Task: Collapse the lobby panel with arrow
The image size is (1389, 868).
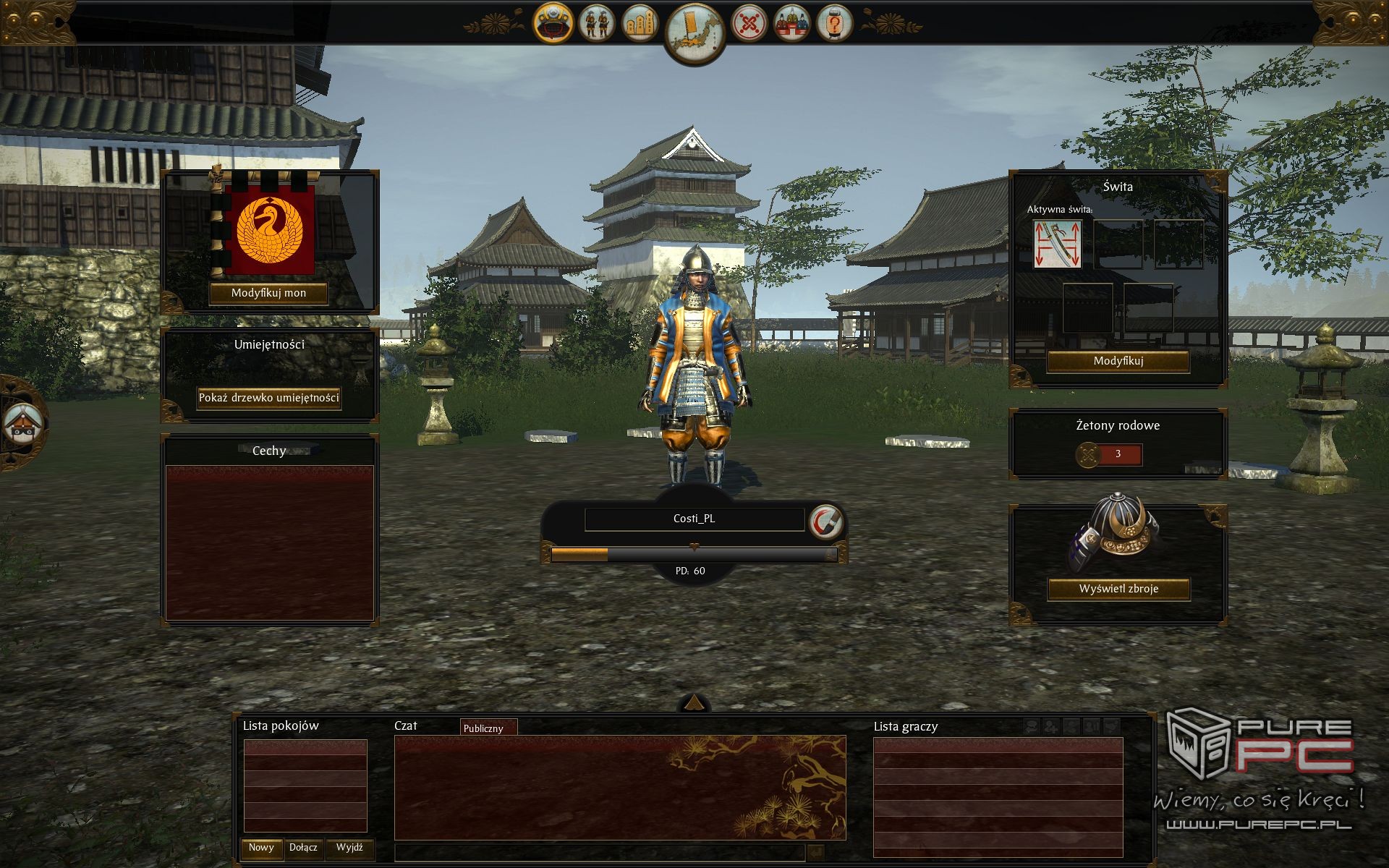Action: pyautogui.click(x=694, y=702)
